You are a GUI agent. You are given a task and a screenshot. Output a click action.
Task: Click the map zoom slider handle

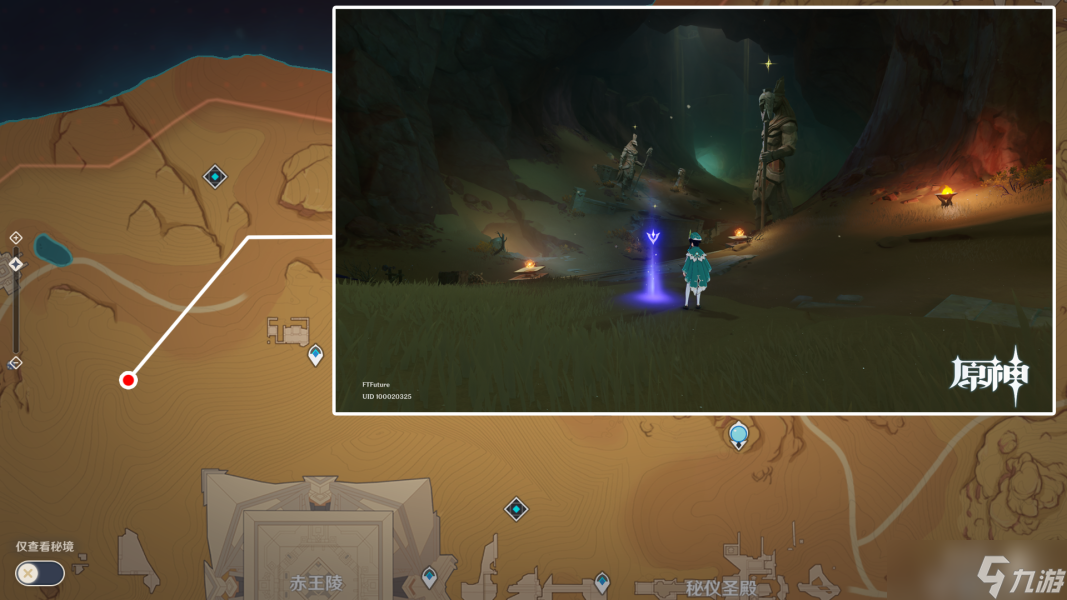[x=16, y=264]
